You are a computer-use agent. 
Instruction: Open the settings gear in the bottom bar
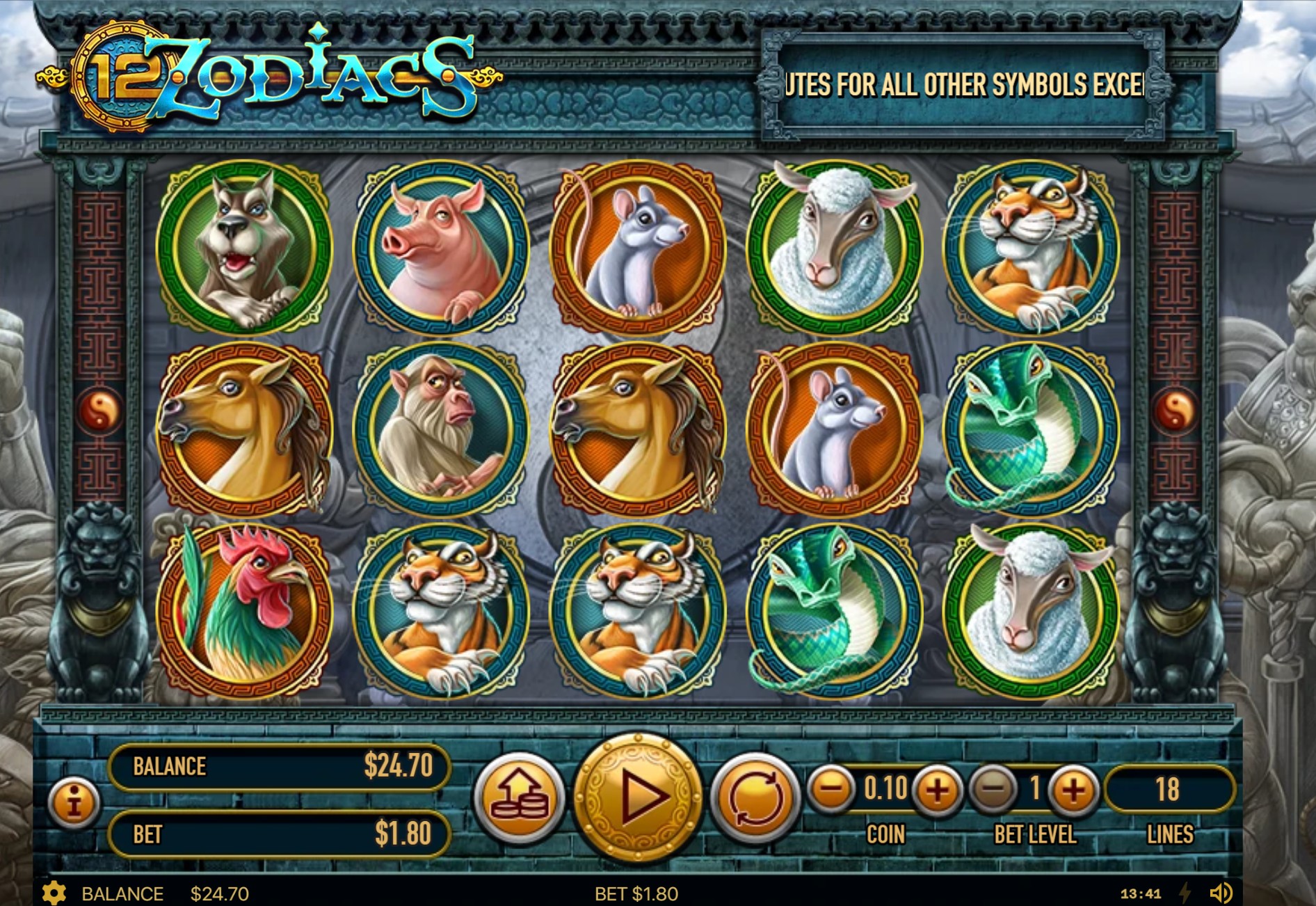pyautogui.click(x=55, y=893)
